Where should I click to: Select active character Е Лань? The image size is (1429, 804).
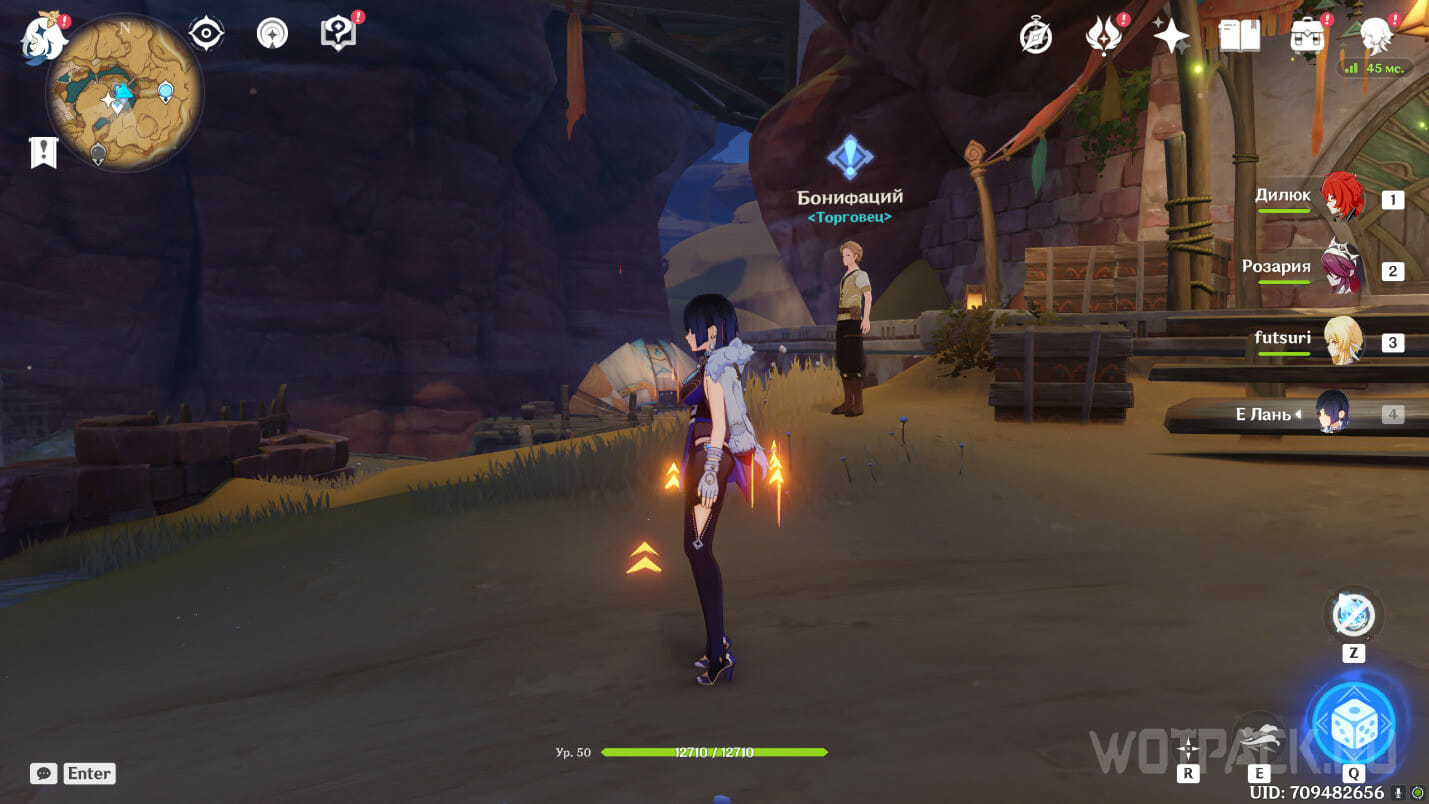click(1334, 414)
